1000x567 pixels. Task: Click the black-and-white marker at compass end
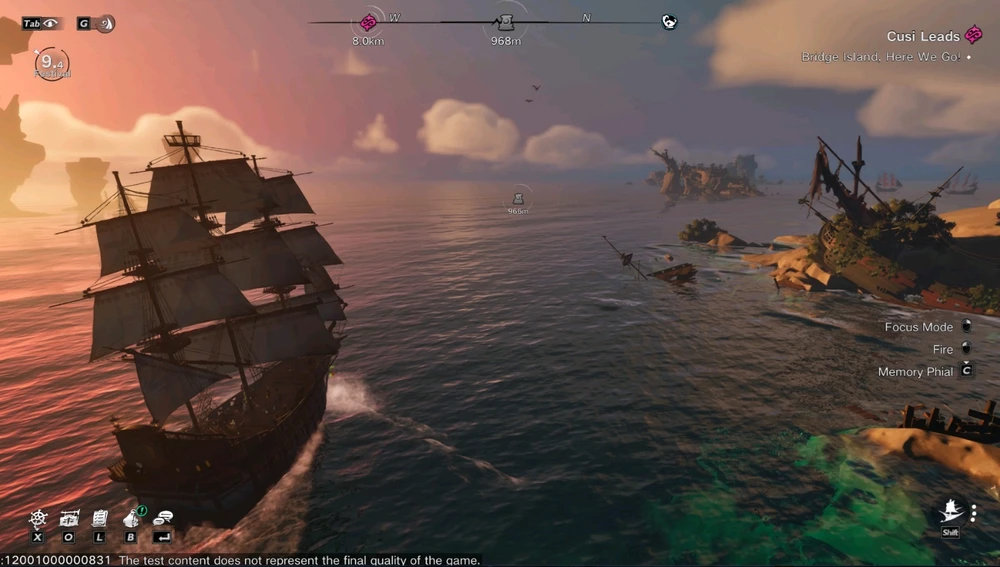669,22
